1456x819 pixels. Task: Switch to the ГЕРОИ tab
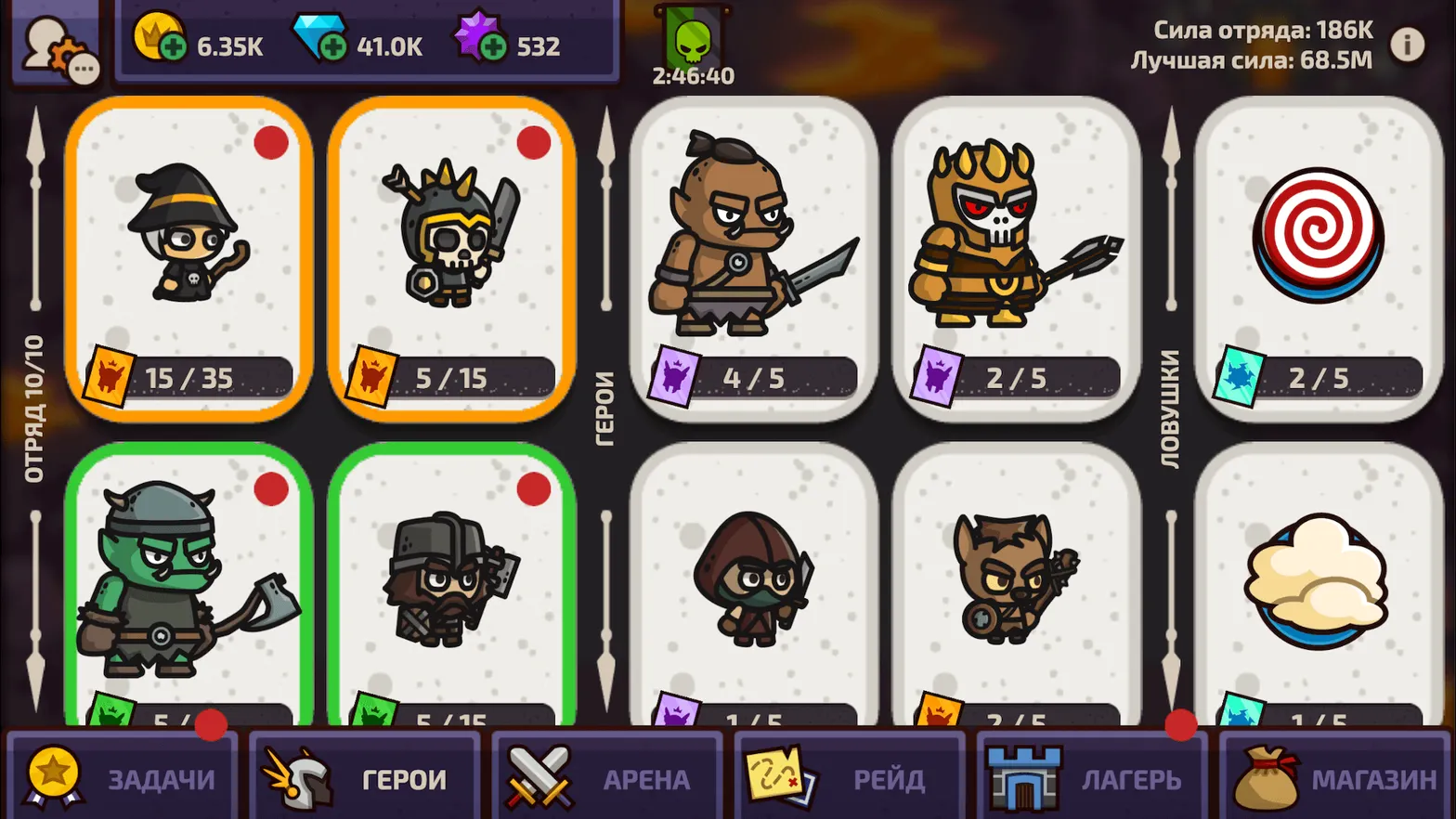(x=365, y=776)
